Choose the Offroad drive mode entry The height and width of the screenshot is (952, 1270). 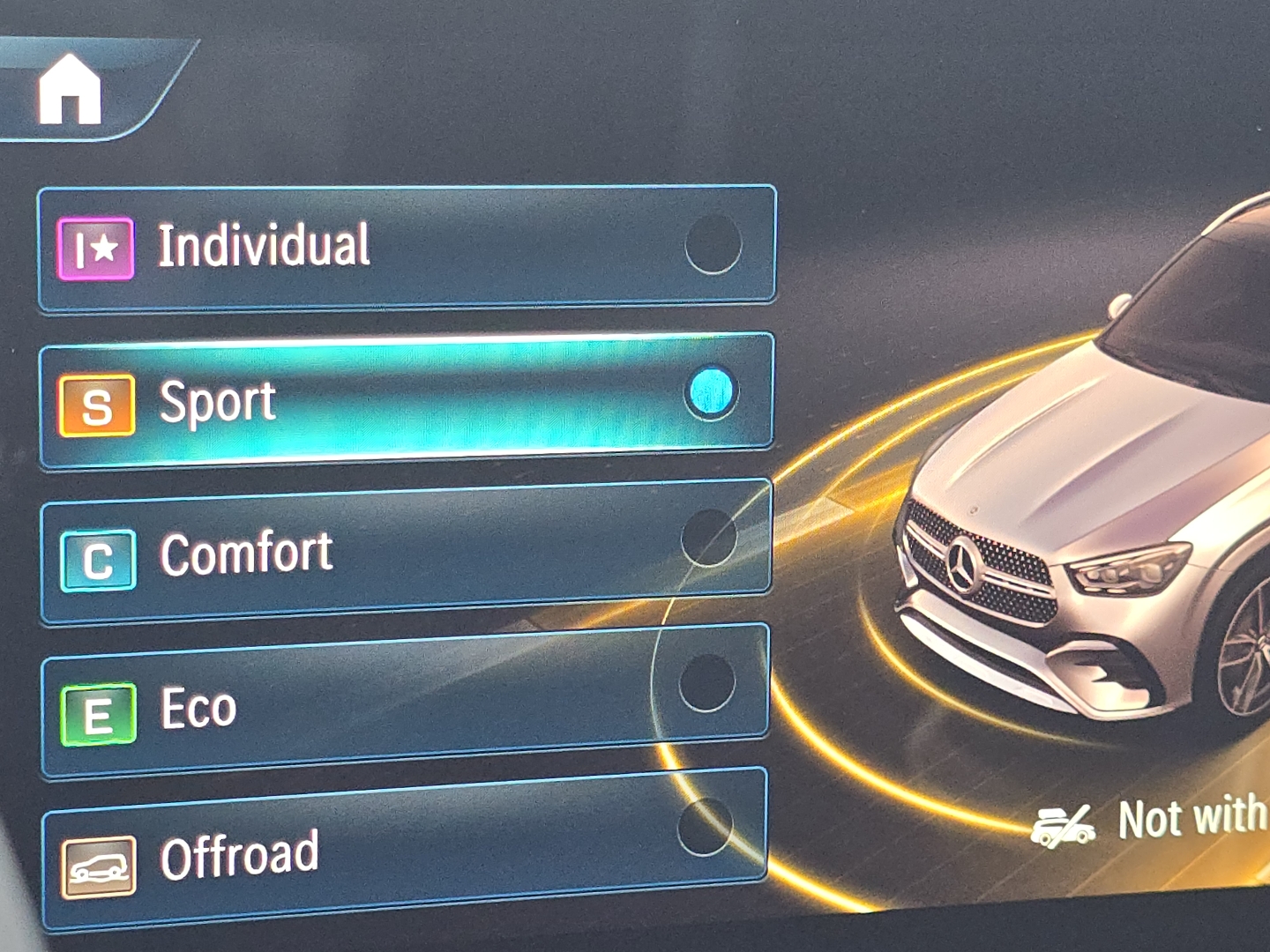tap(406, 851)
